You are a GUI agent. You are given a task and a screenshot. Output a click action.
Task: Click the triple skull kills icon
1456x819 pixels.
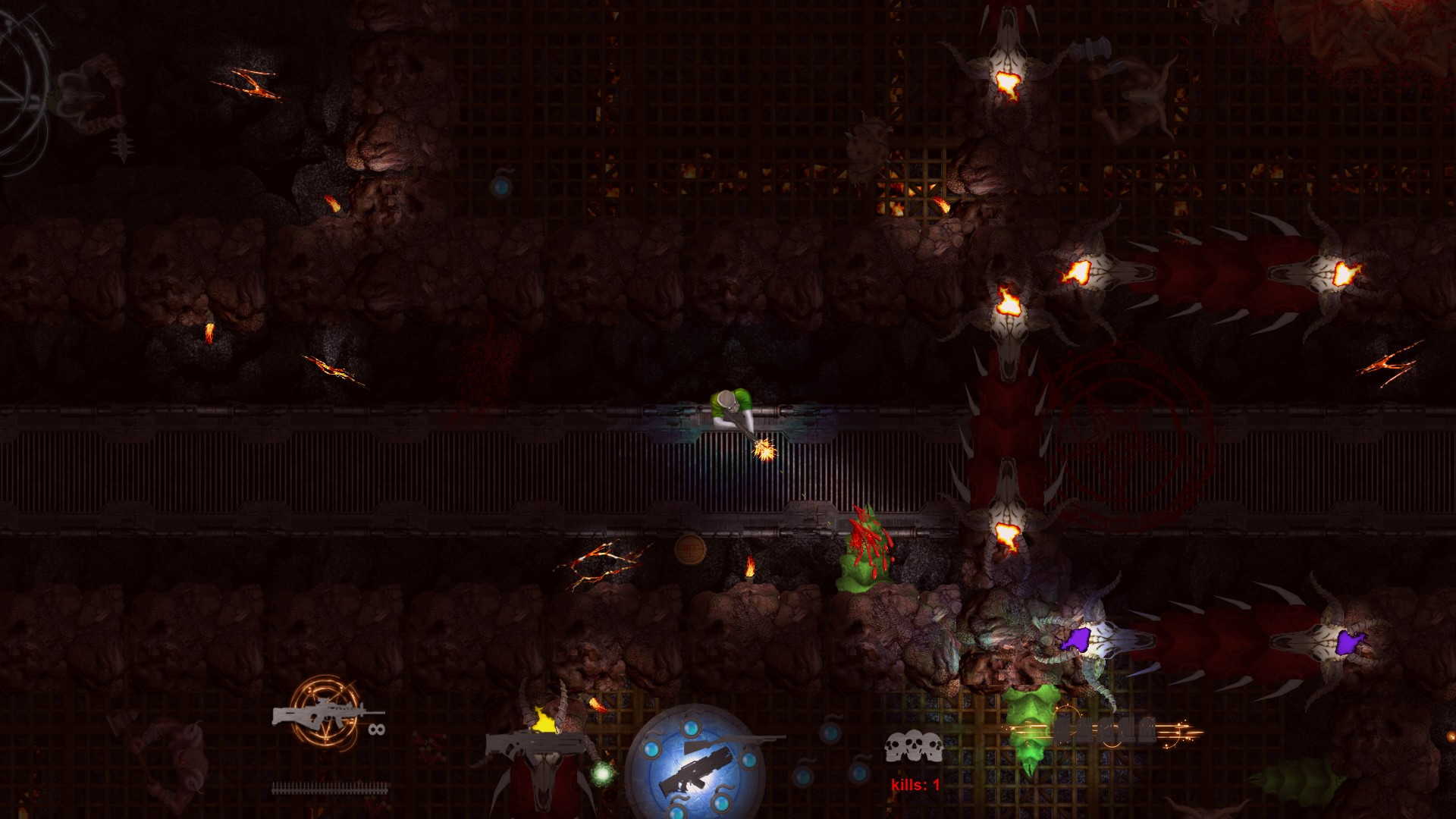(x=914, y=746)
